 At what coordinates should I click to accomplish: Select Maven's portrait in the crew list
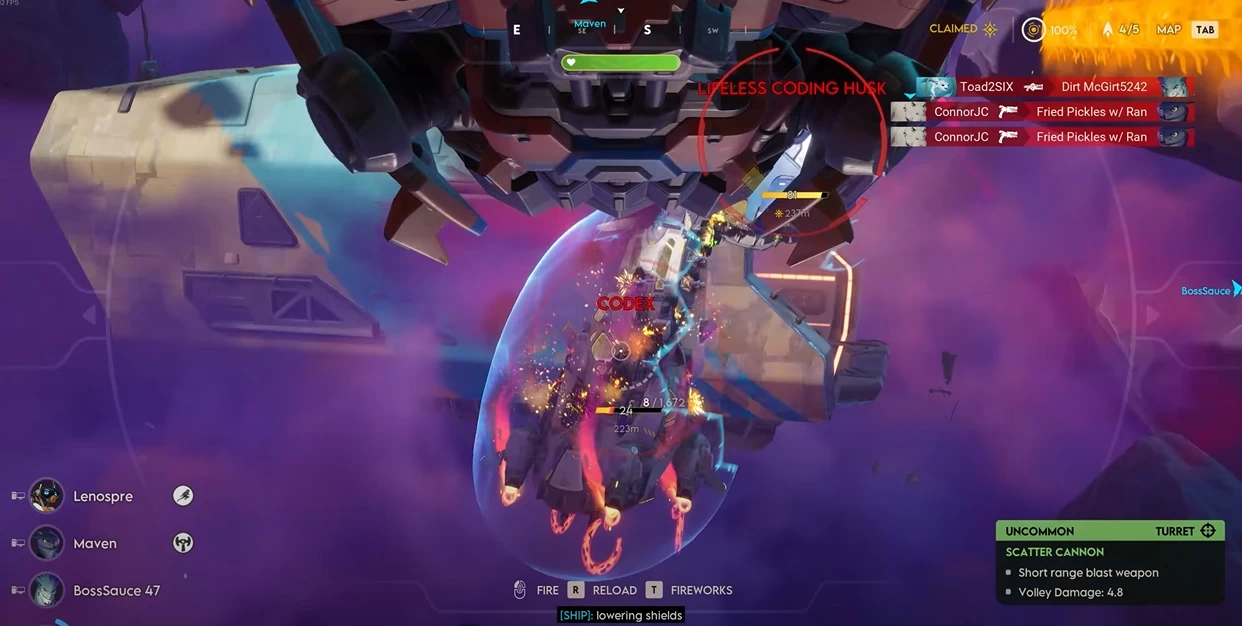tap(47, 543)
